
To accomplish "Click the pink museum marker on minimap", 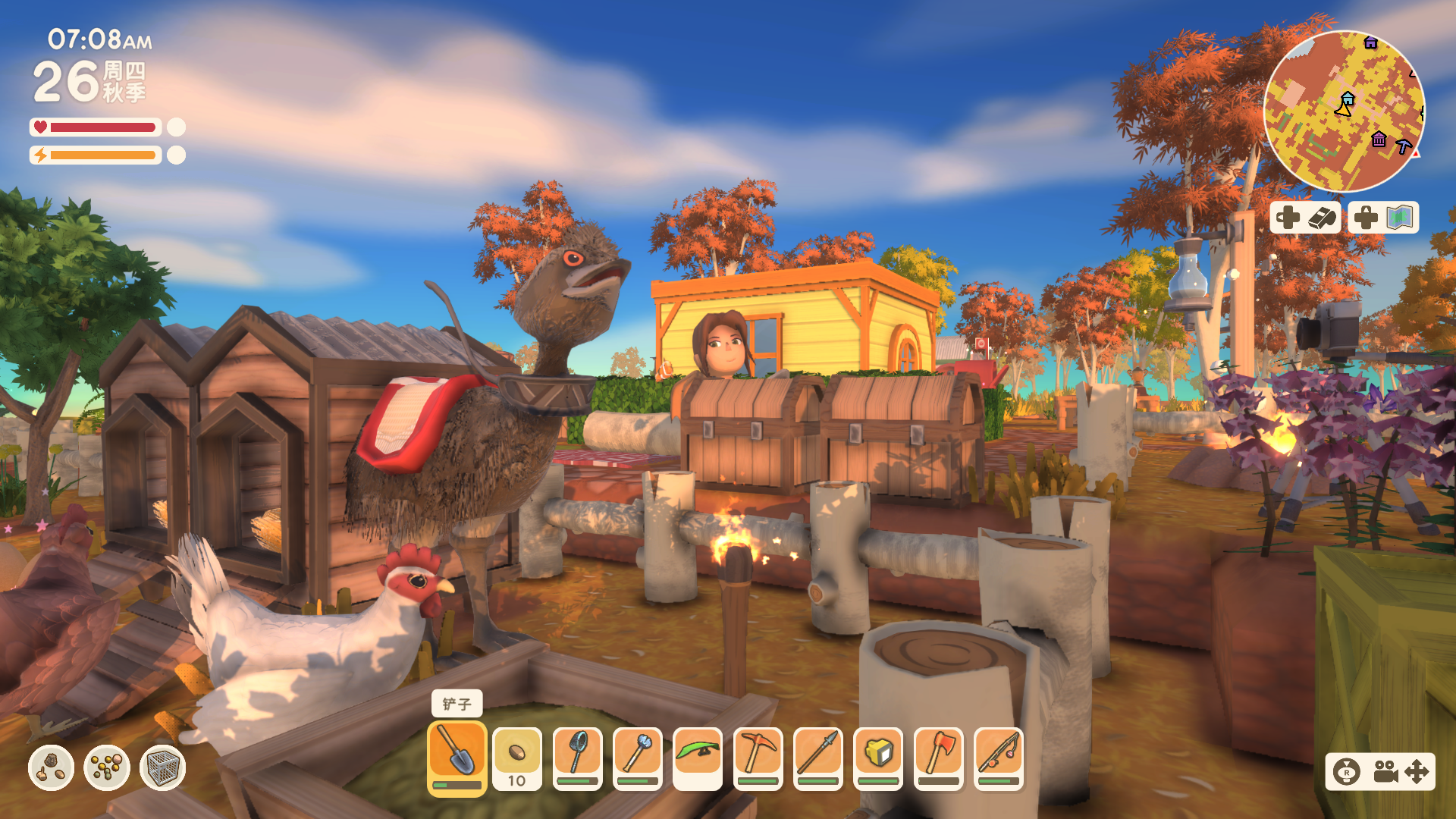I will click(x=1379, y=140).
